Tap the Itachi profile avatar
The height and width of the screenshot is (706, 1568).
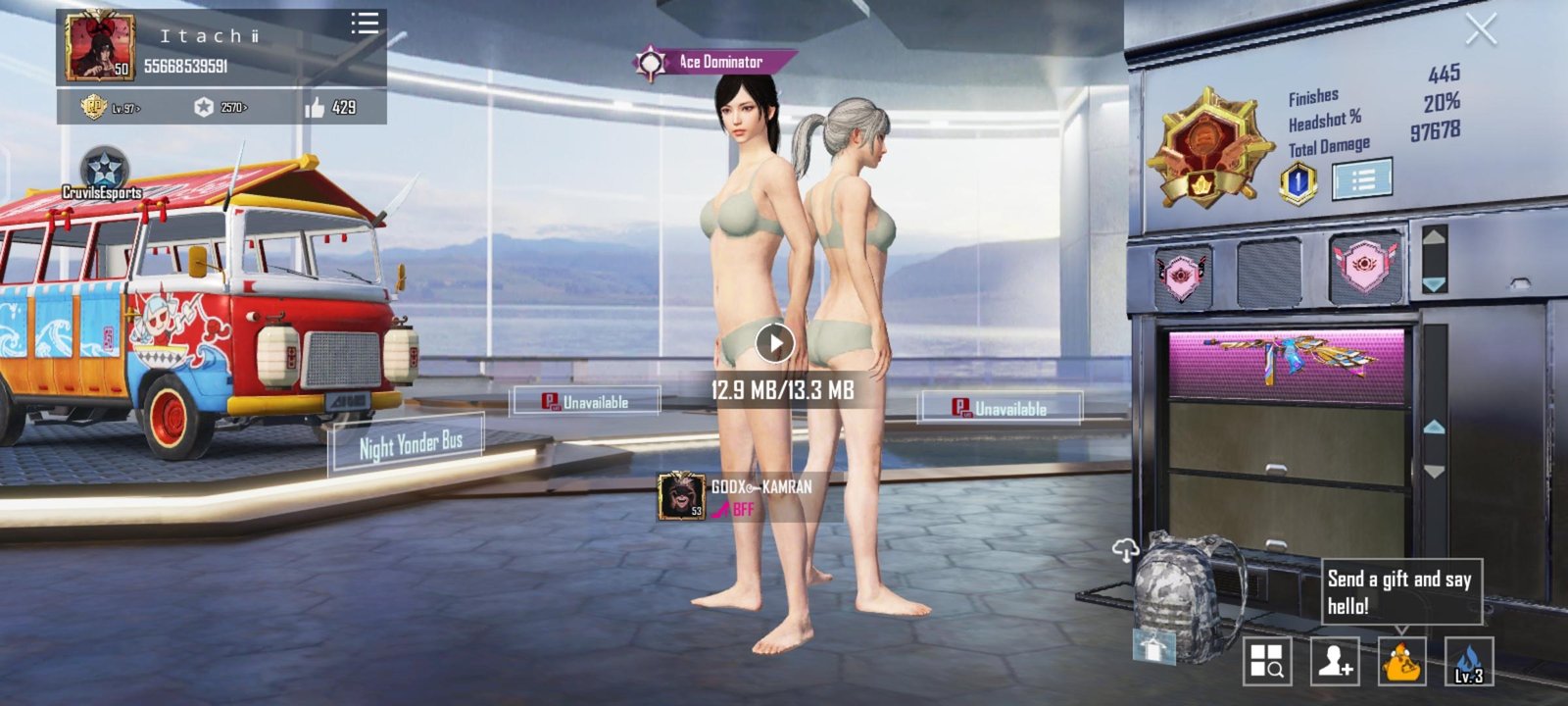click(x=100, y=47)
